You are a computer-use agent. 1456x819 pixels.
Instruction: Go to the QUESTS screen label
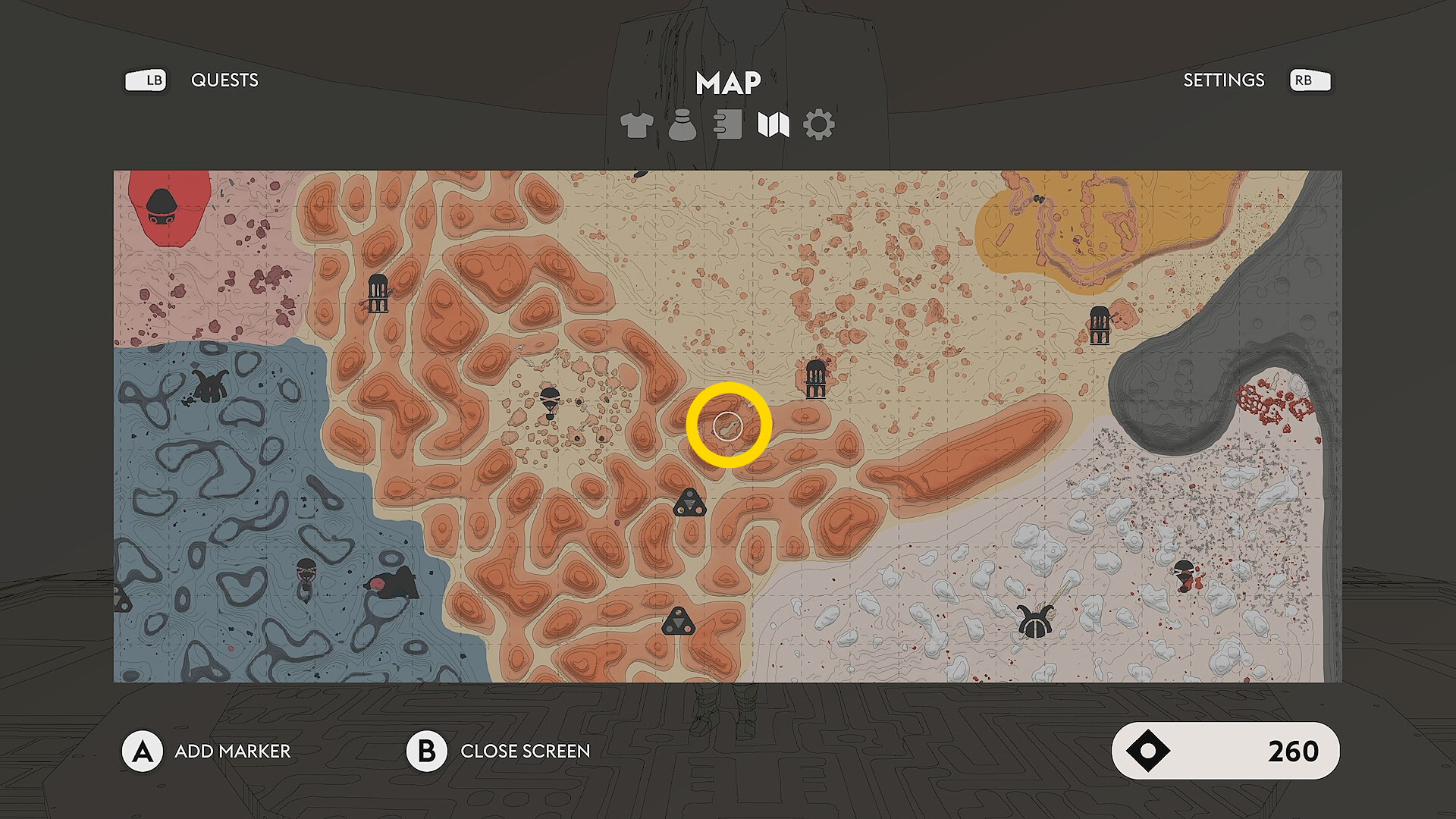coord(224,80)
